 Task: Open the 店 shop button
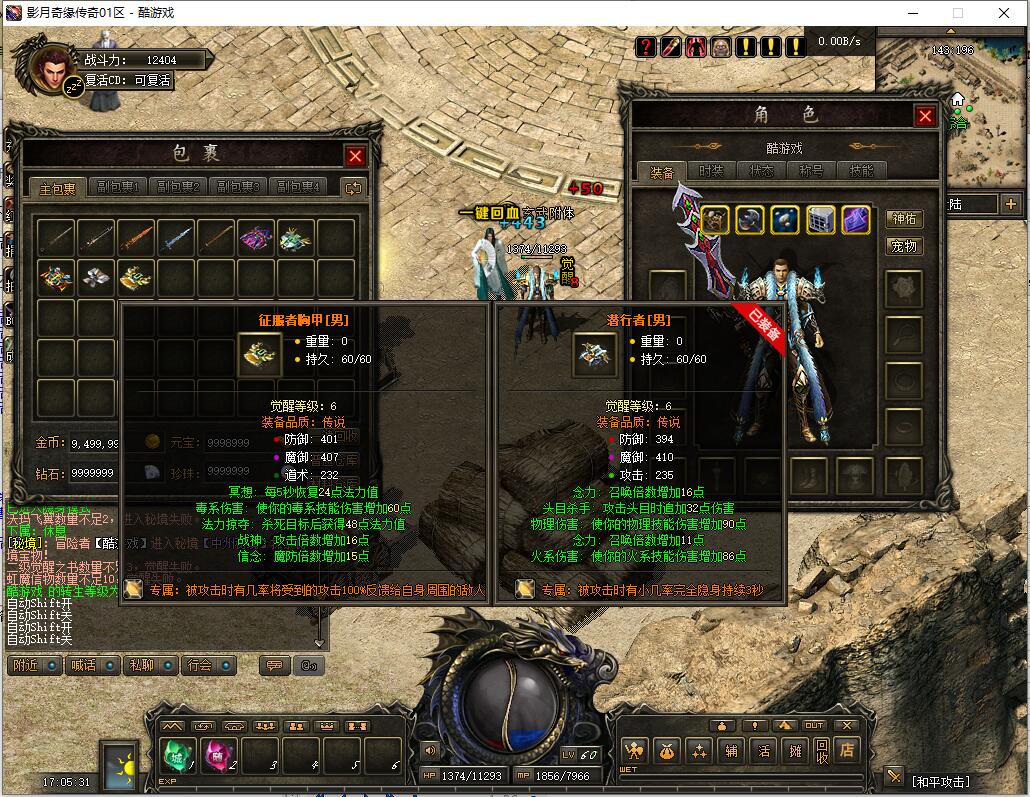847,750
